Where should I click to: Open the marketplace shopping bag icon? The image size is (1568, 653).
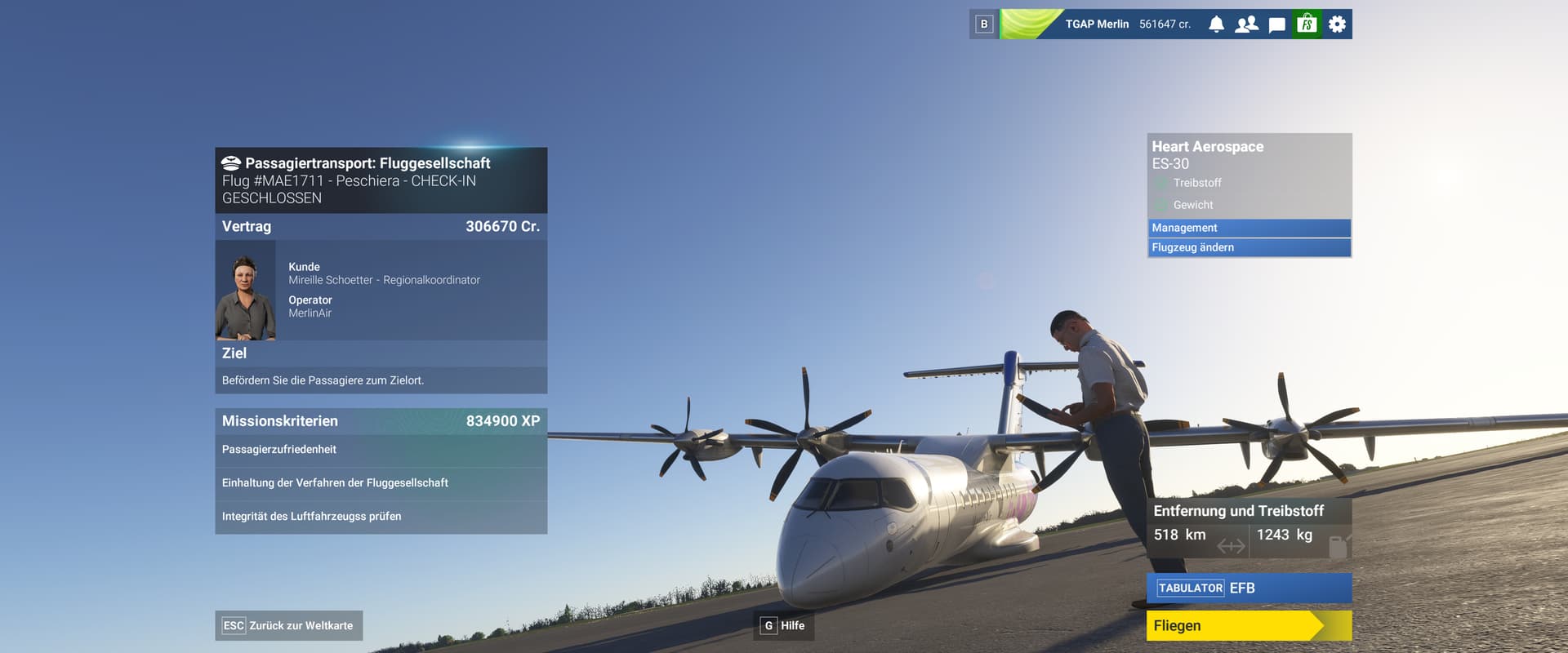coord(1307,24)
